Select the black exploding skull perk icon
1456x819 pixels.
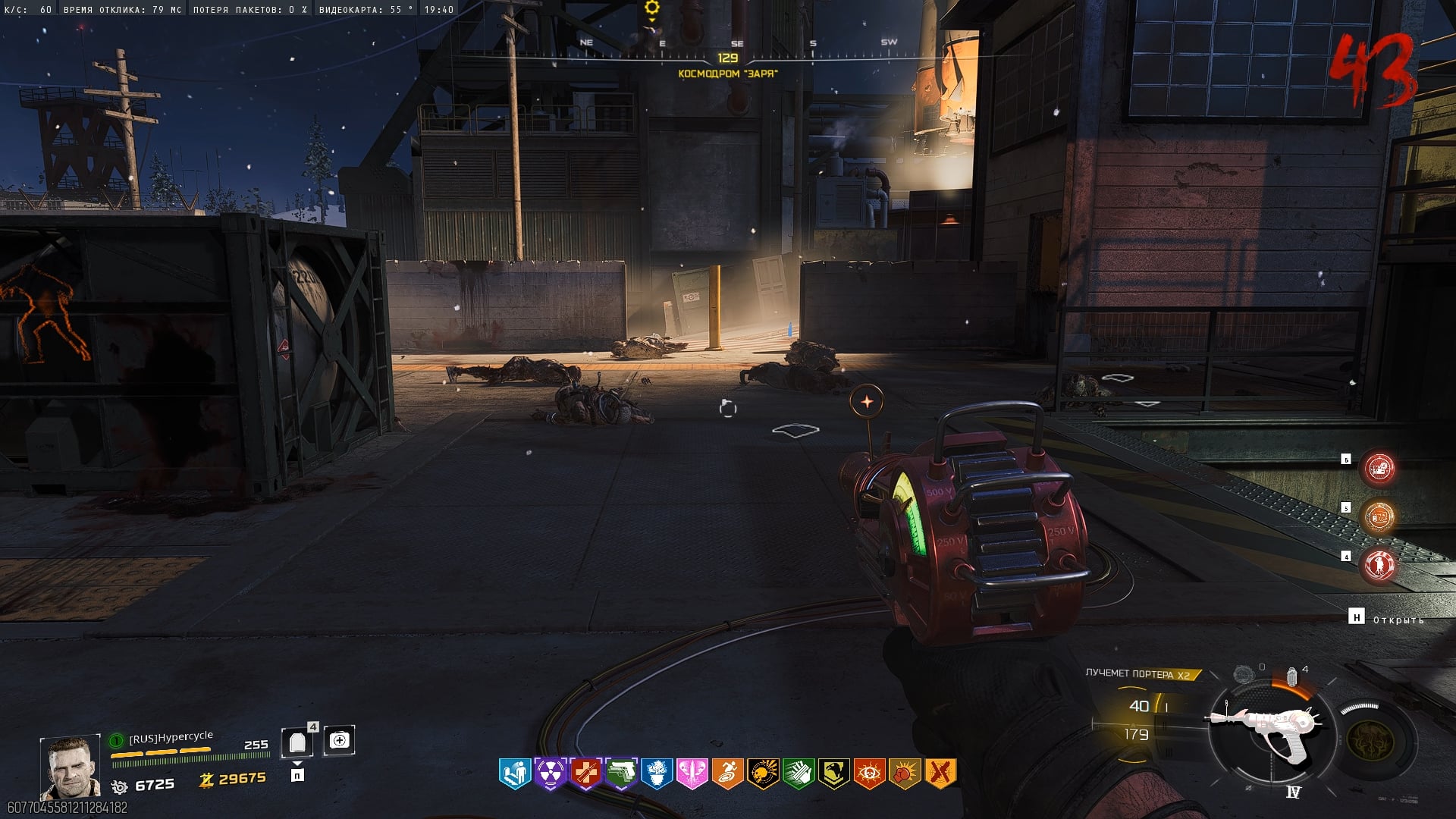click(763, 773)
